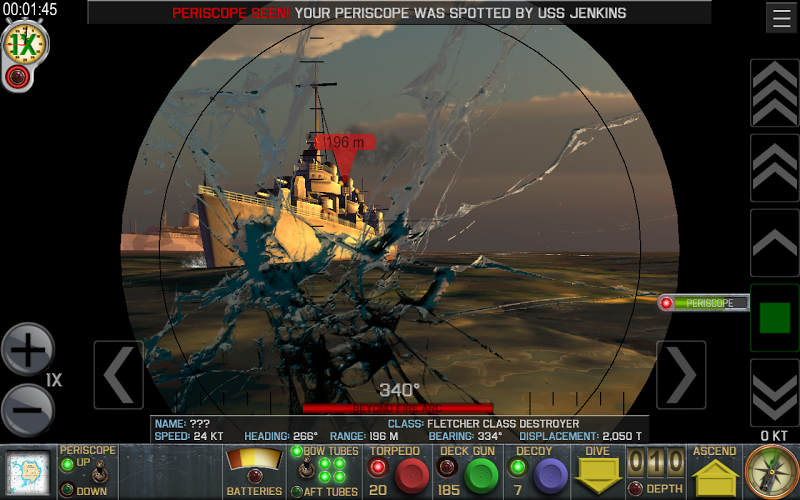Zoom in the periscope with plus button
Screen dimensions: 800x500
click(27, 349)
